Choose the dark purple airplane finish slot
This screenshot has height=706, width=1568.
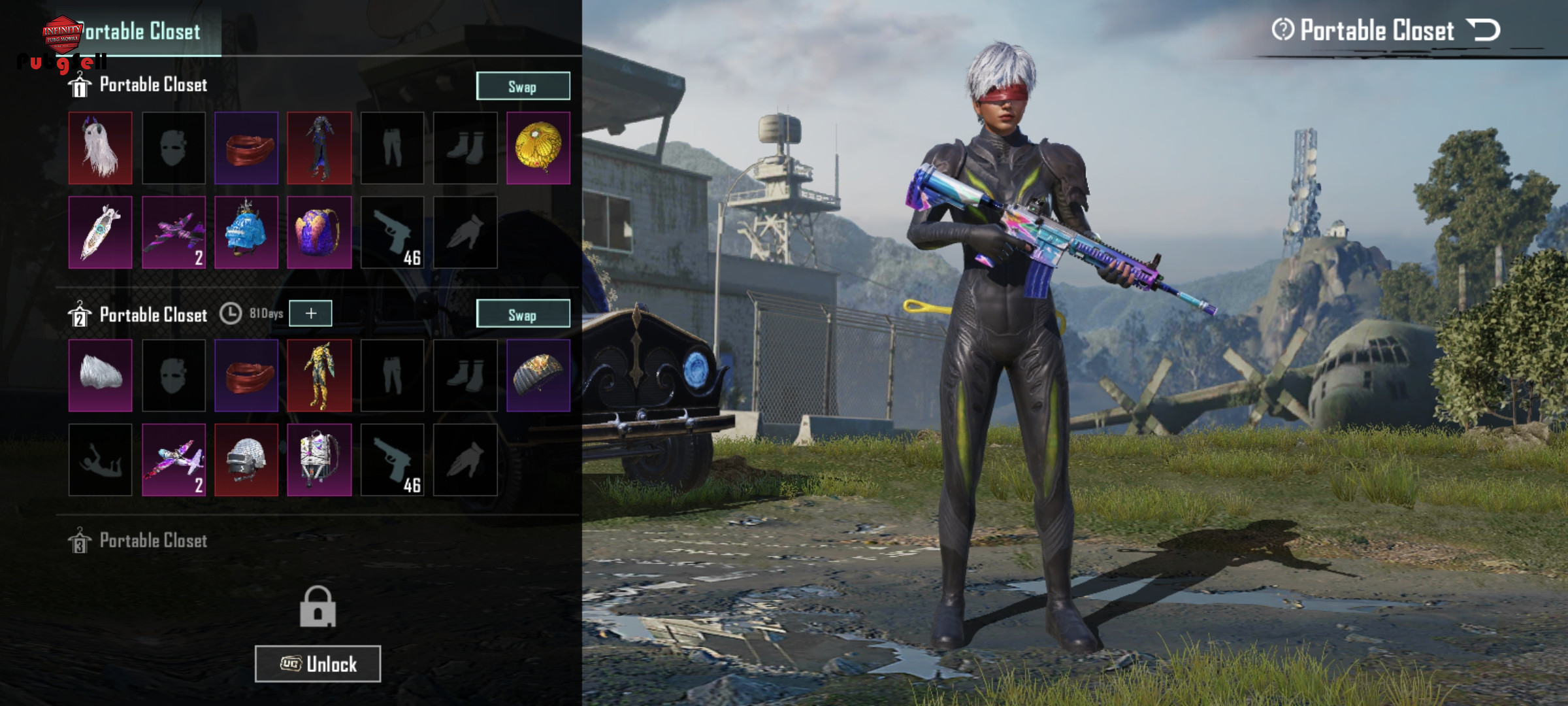174,232
